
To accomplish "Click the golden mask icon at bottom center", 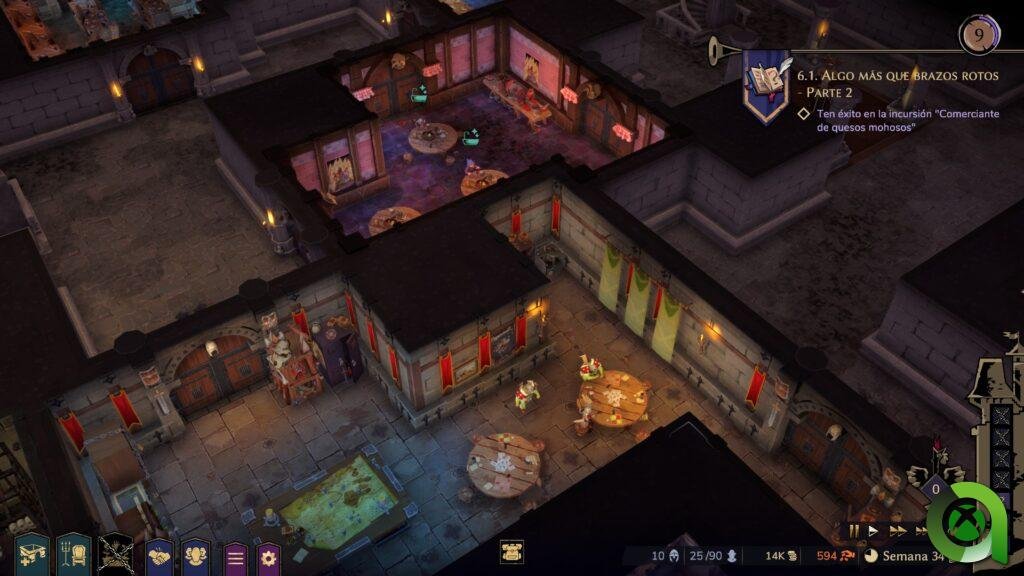I will click(511, 552).
